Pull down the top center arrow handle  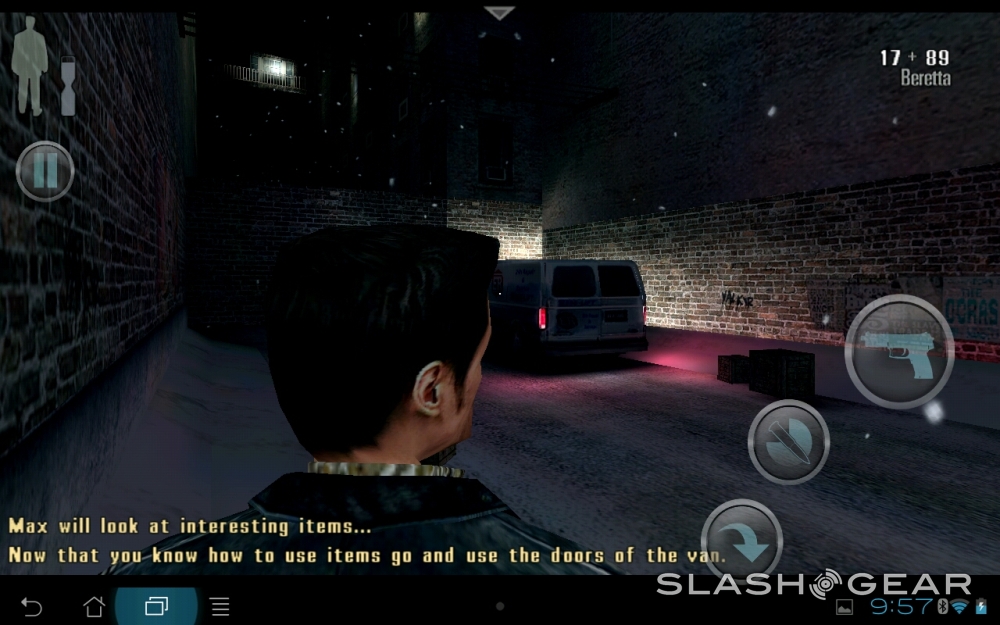click(499, 13)
